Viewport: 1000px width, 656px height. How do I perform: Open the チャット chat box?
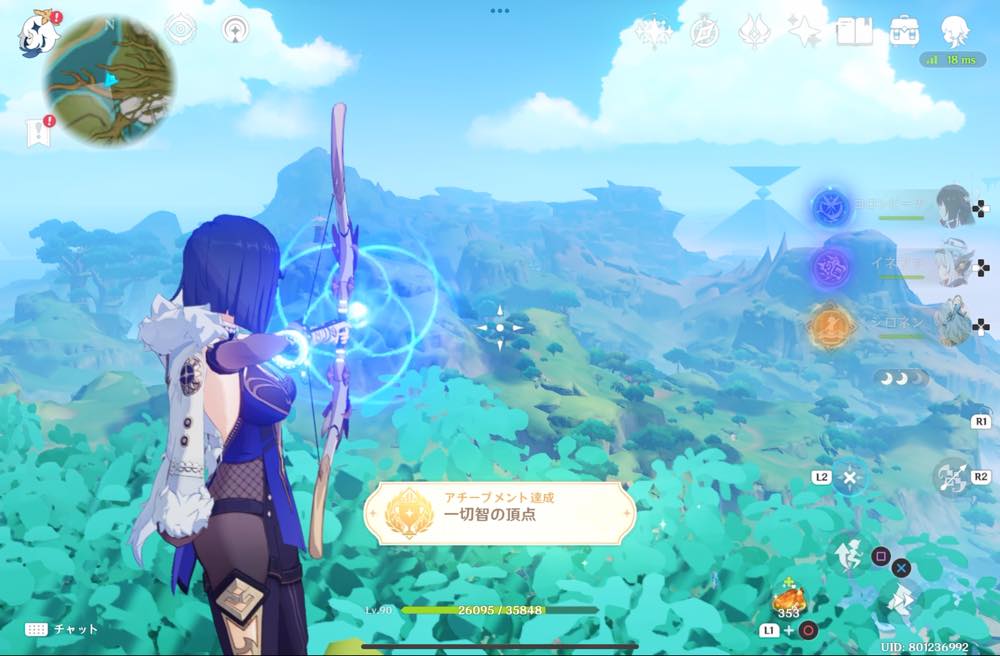coord(63,629)
